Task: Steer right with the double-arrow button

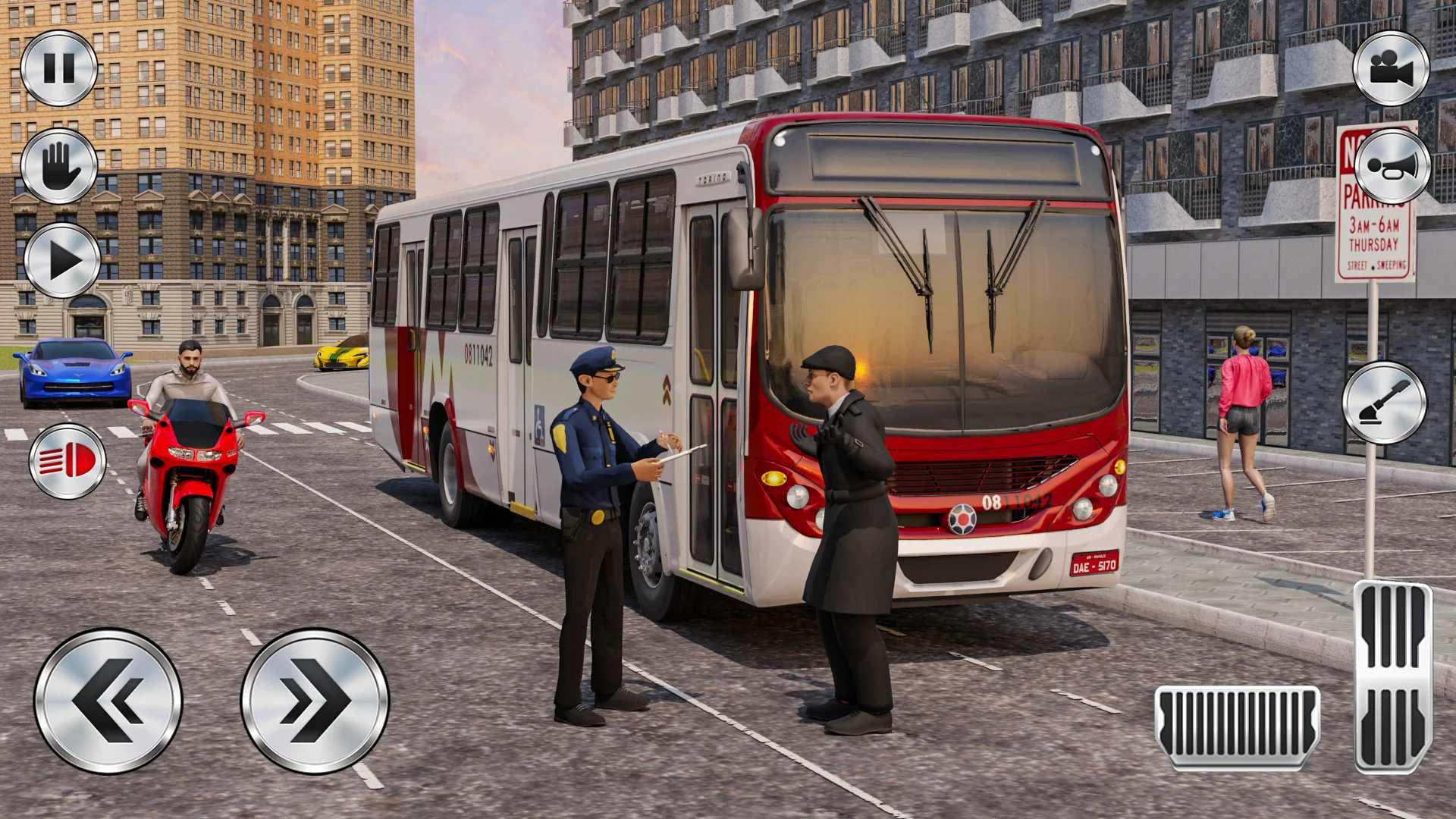Action: click(x=315, y=701)
